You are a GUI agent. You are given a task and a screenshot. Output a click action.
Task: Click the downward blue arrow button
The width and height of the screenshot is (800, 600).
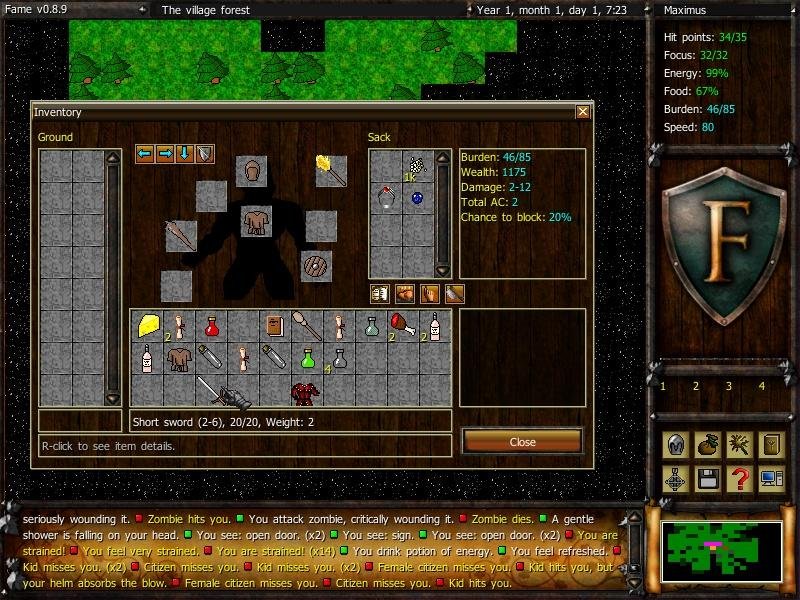(x=184, y=153)
